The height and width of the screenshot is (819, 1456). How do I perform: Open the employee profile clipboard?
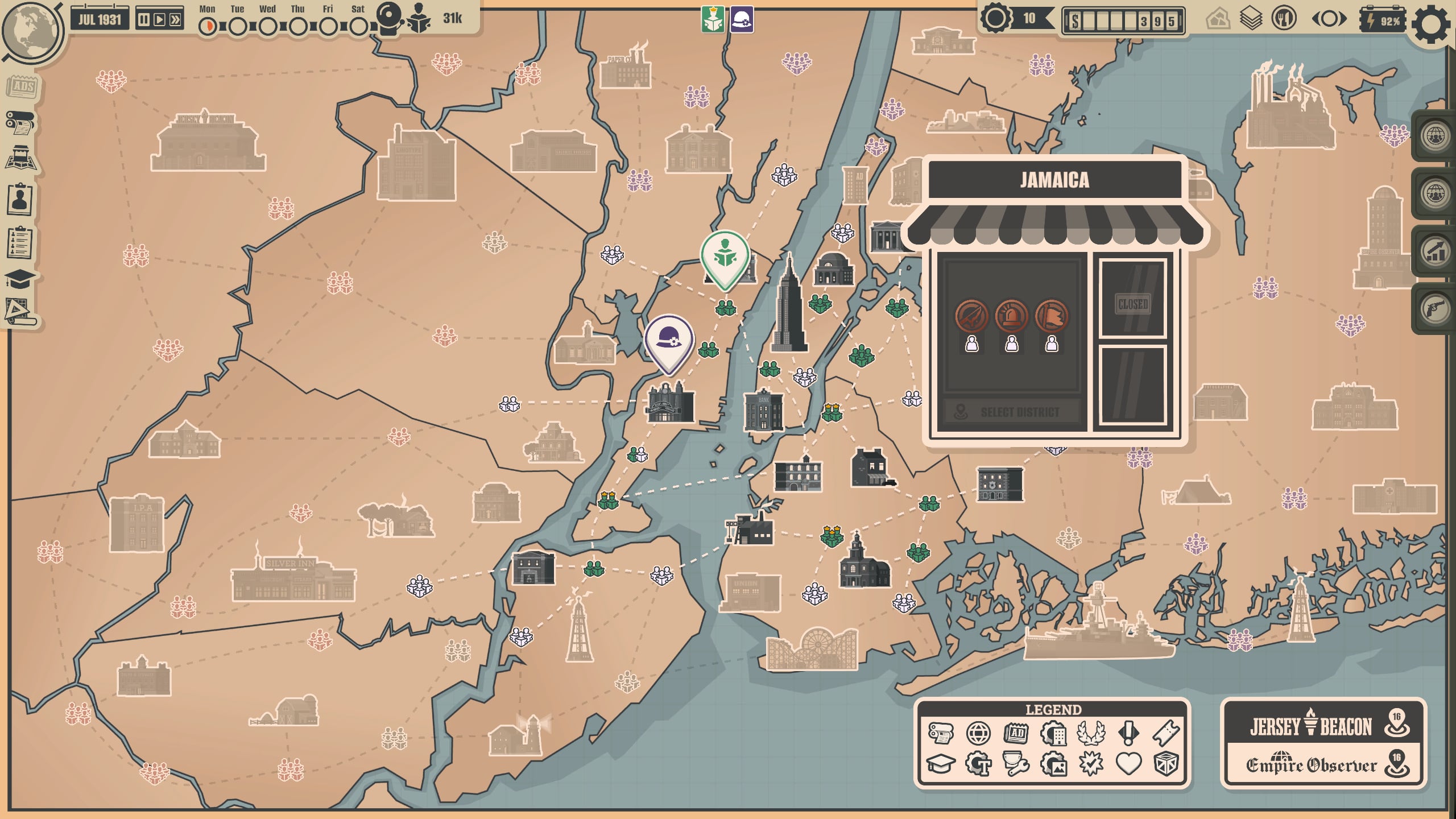(20, 199)
